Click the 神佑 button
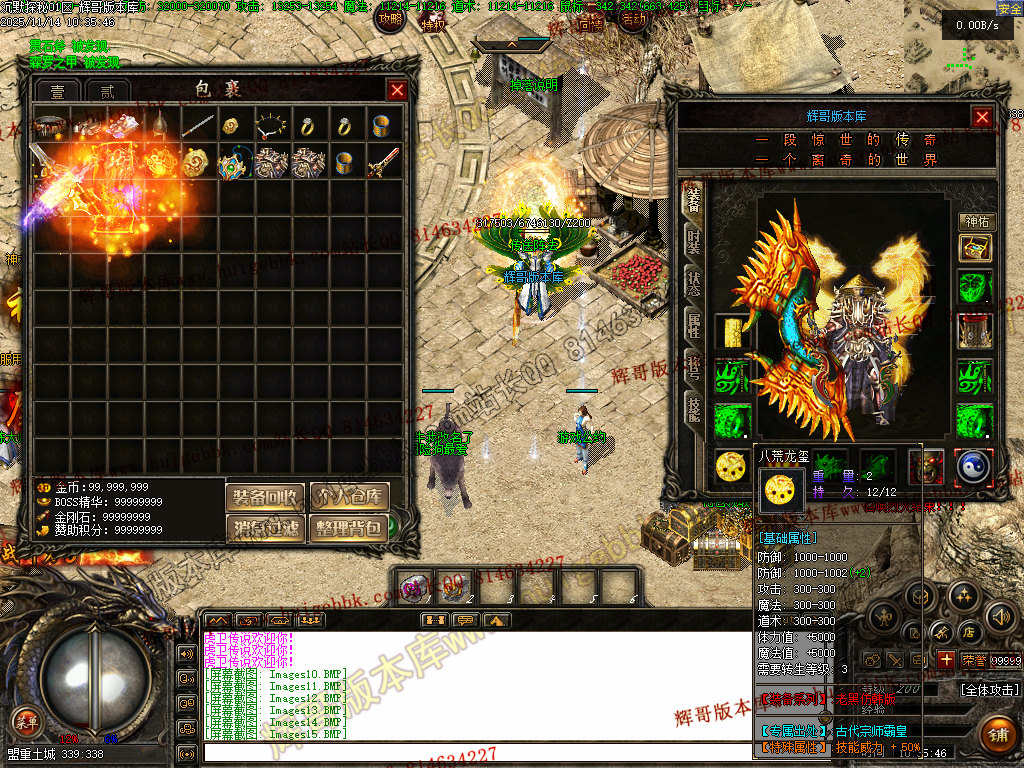The height and width of the screenshot is (768, 1024). [975, 222]
